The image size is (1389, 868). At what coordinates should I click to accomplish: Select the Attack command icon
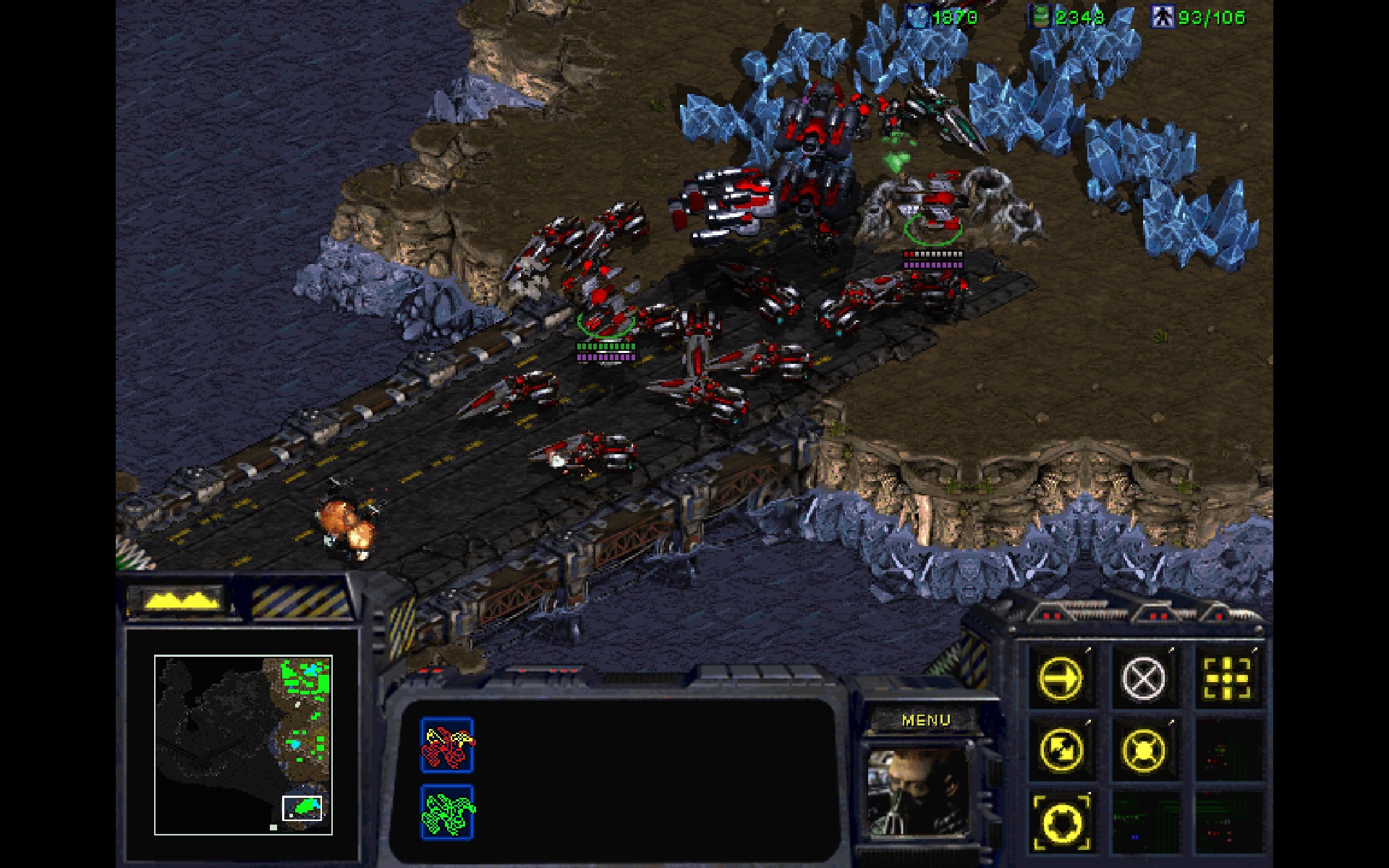(x=1227, y=677)
